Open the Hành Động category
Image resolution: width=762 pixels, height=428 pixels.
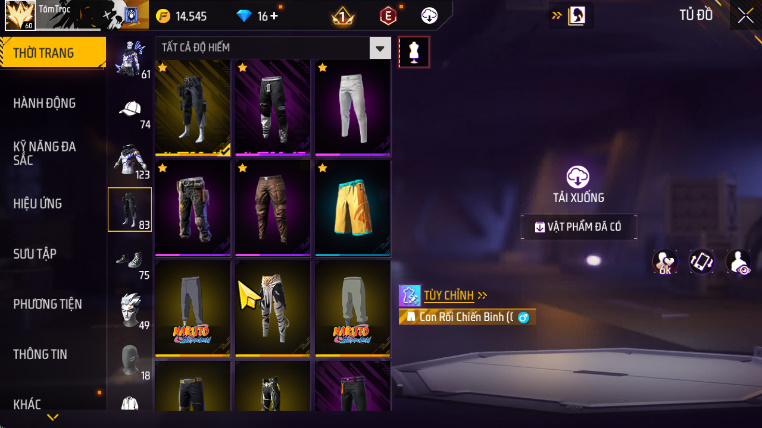click(45, 103)
